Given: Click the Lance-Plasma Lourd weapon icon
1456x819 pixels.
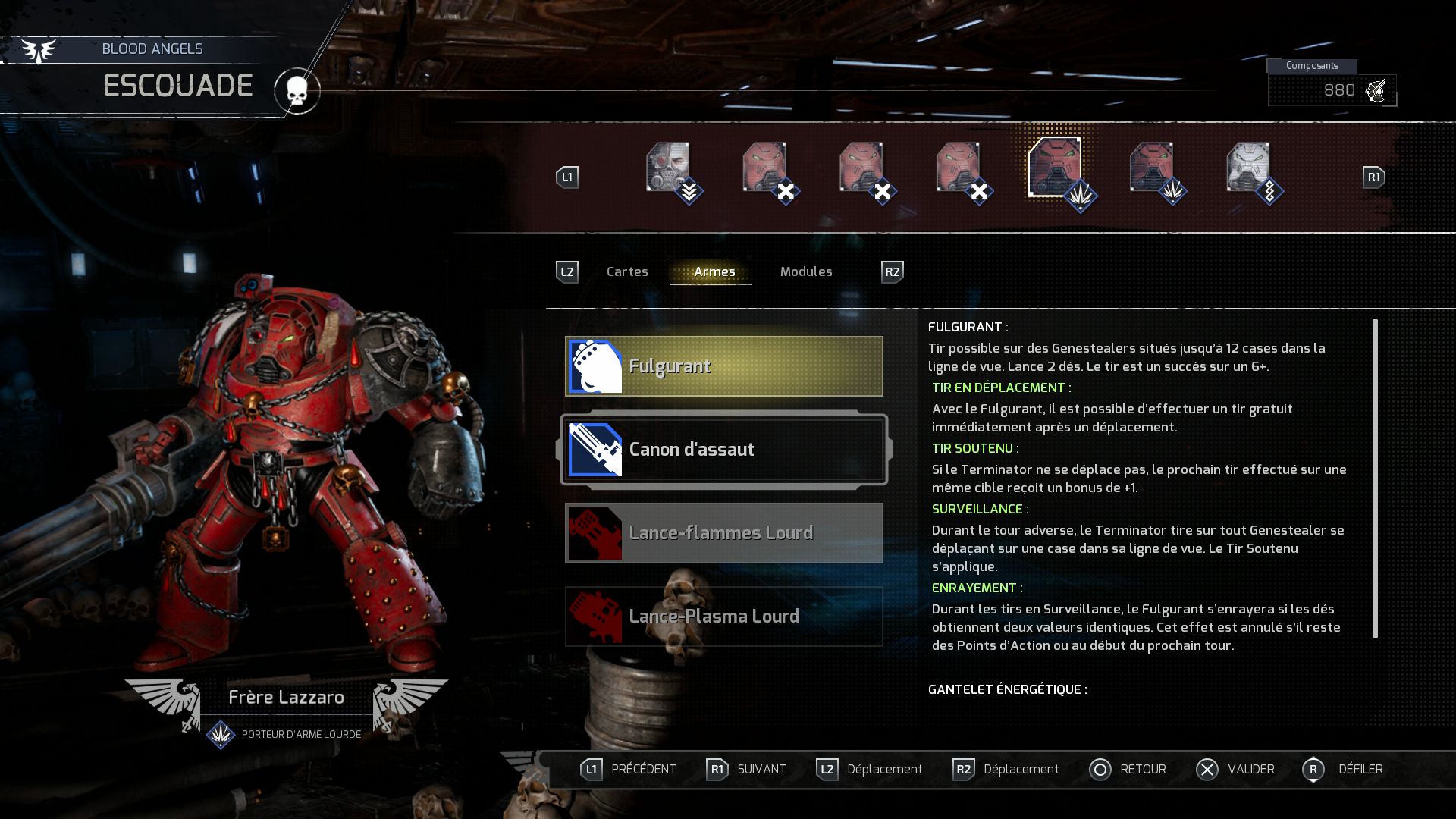Looking at the screenshot, I should coord(595,616).
